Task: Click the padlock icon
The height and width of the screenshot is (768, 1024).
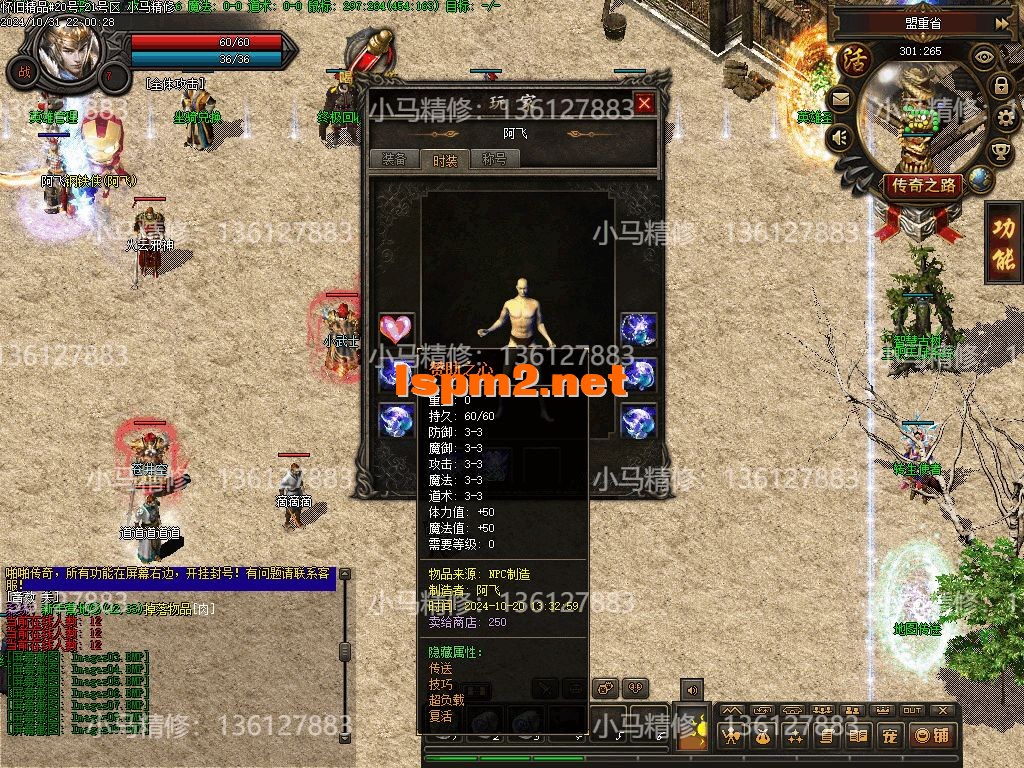Action: click(1001, 86)
